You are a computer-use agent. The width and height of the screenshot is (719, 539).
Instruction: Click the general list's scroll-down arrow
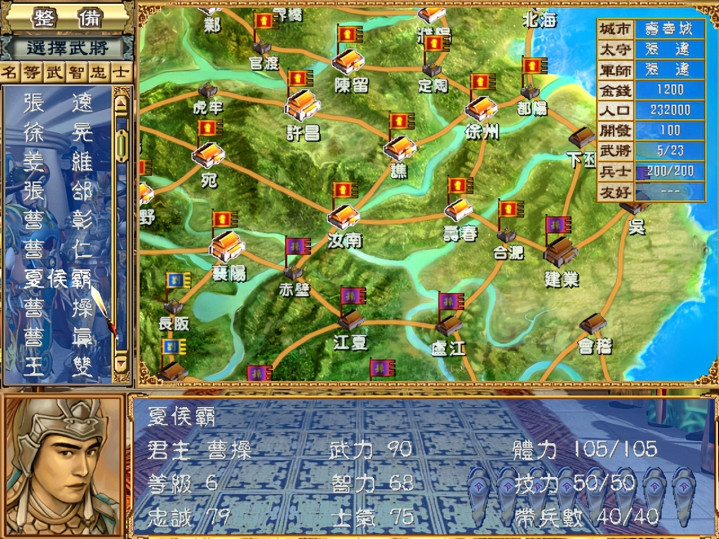pos(121,366)
